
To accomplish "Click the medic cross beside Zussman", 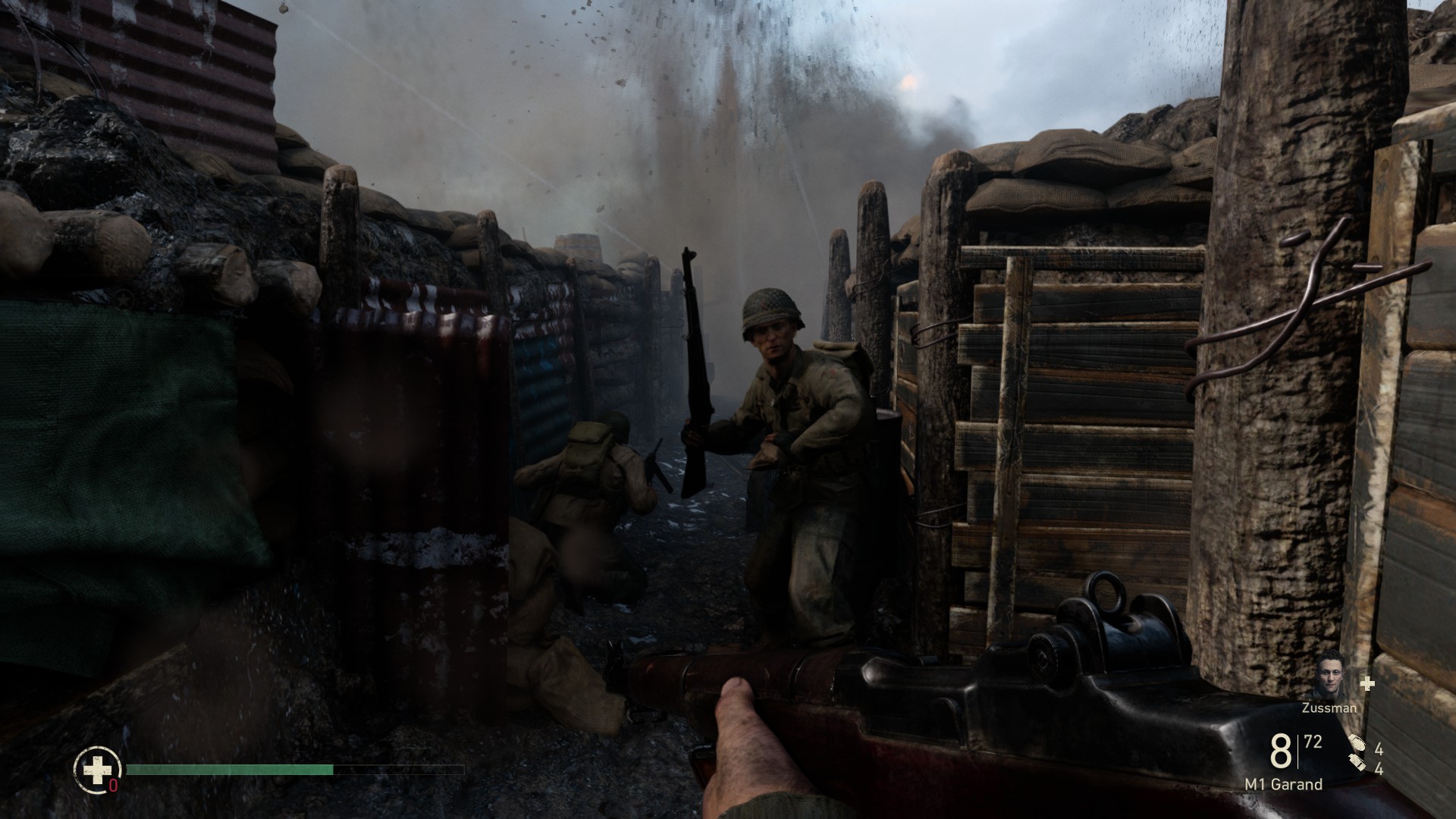I will 1367,684.
